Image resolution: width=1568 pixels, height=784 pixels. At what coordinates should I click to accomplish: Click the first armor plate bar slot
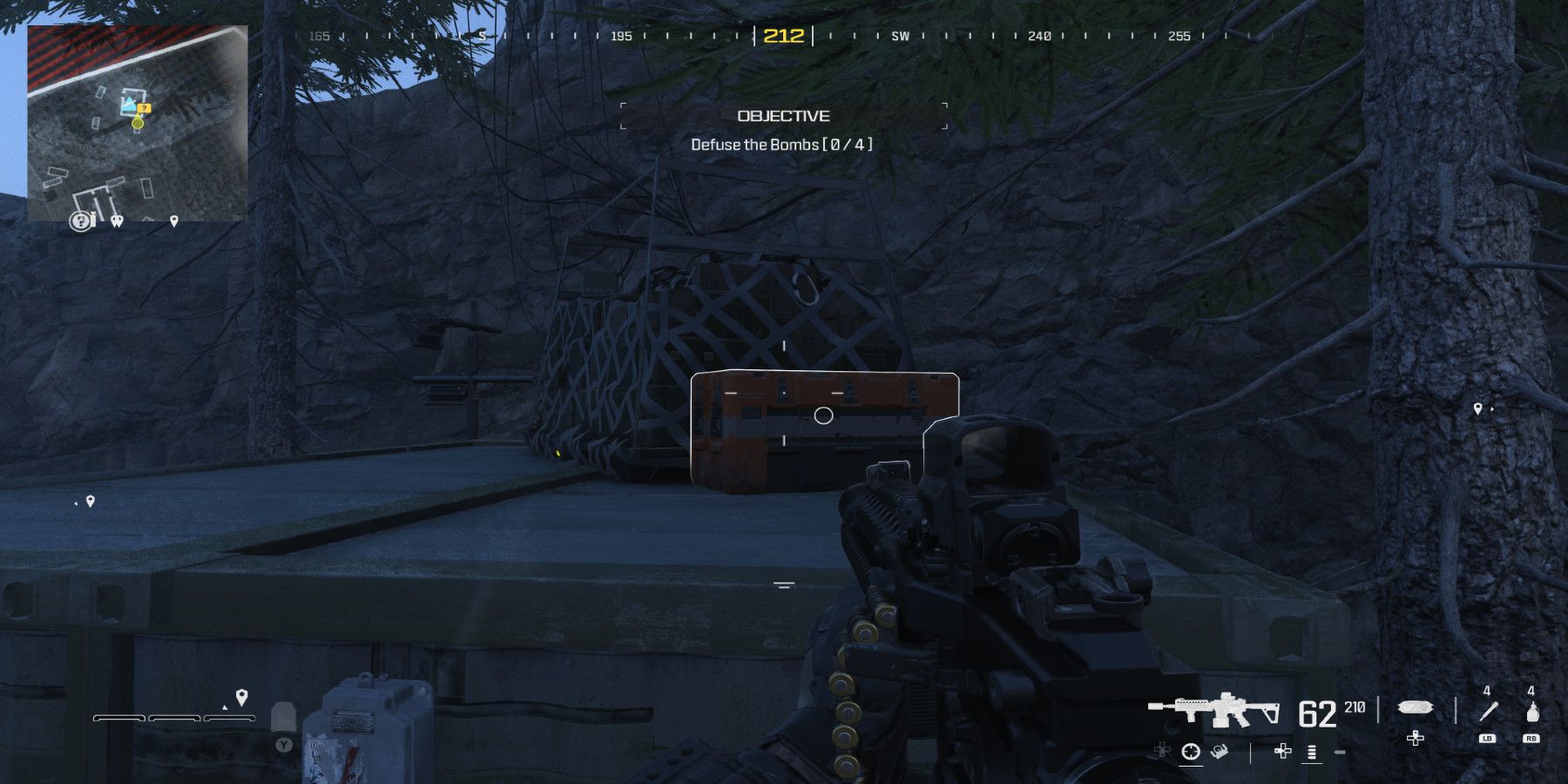[x=118, y=718]
